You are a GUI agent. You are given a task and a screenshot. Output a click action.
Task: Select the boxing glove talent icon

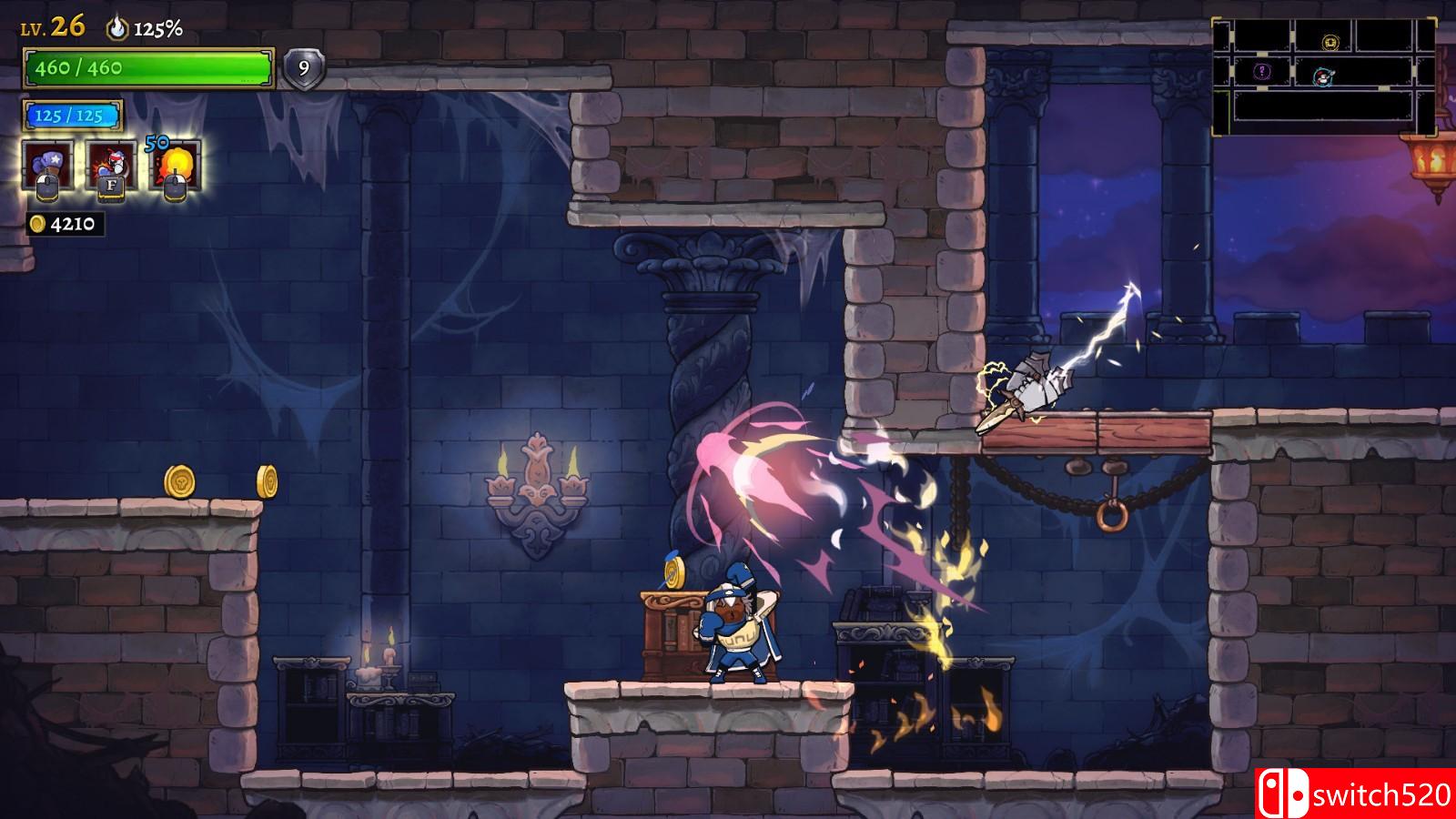point(46,159)
